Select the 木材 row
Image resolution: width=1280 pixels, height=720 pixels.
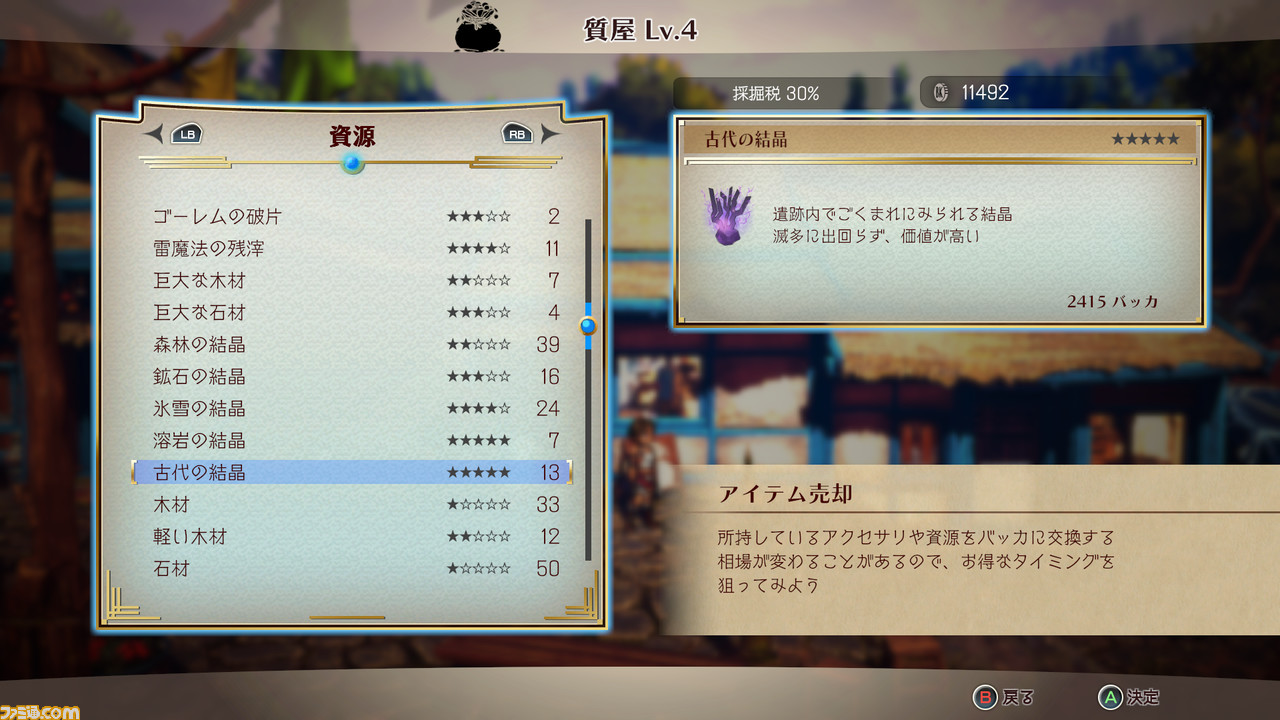[350, 504]
